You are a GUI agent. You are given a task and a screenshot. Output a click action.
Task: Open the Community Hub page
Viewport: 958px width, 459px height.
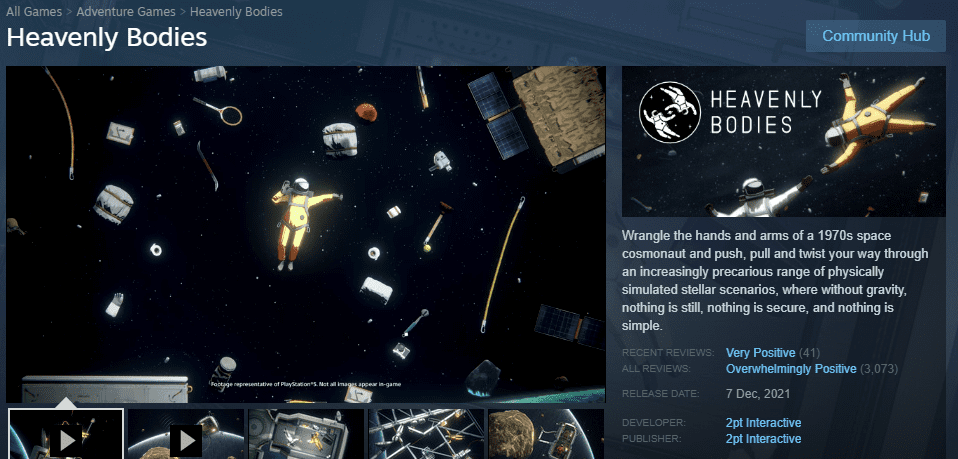pyautogui.click(x=876, y=36)
